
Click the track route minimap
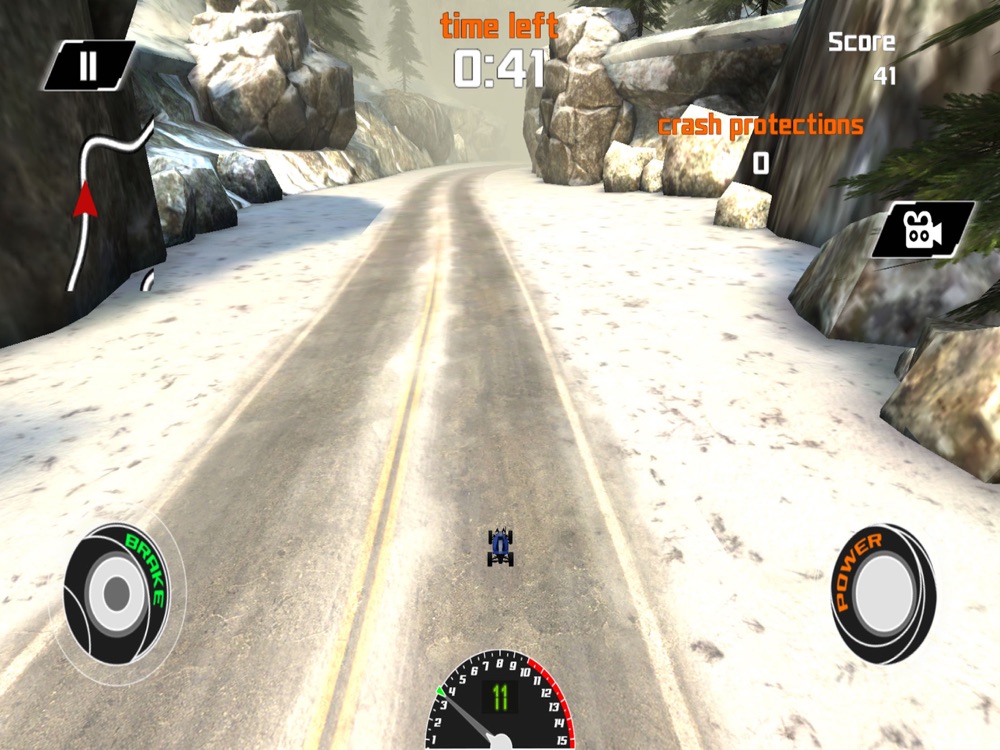(x=108, y=205)
